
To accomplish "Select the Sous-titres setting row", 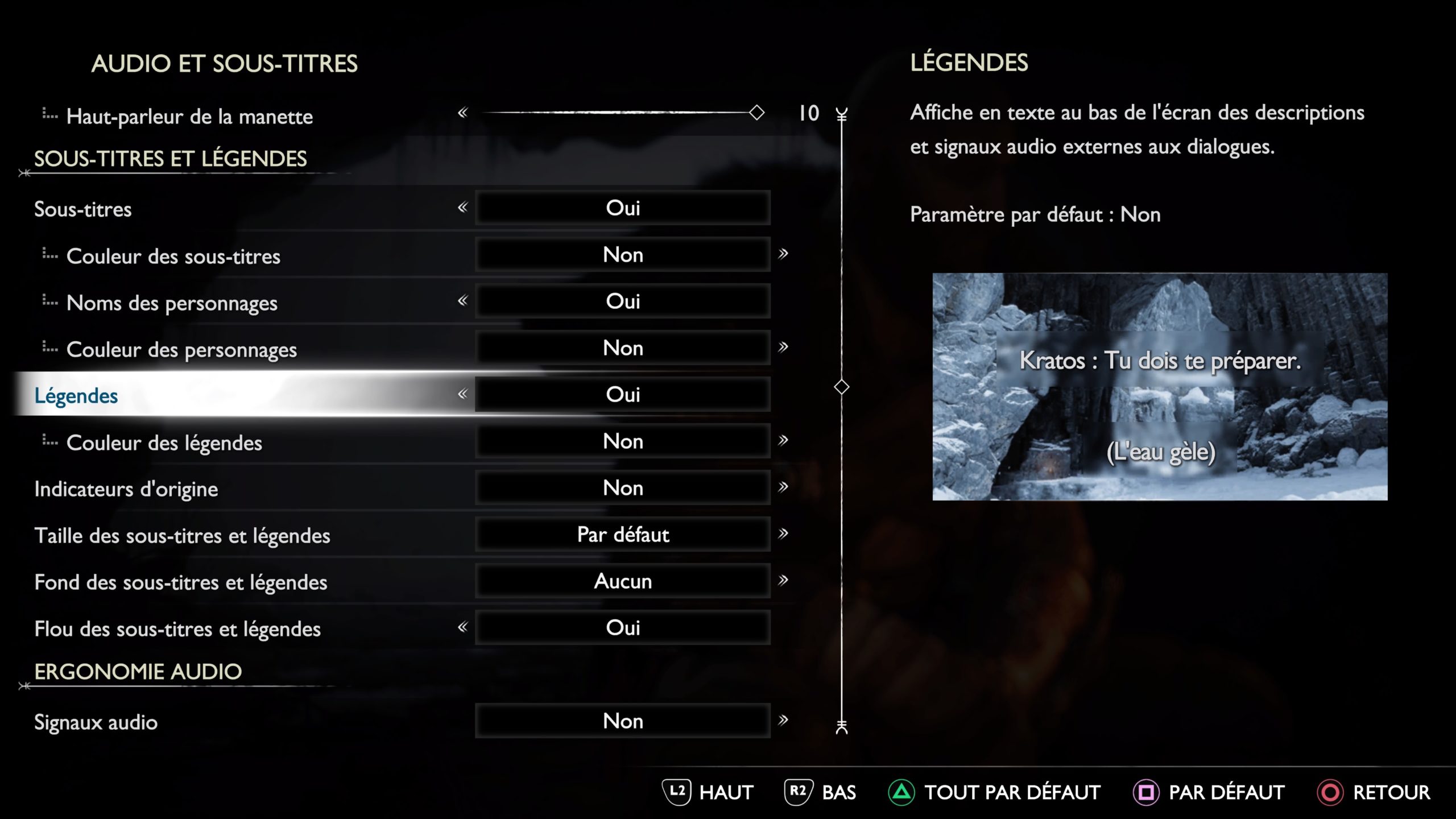I will point(83,209).
